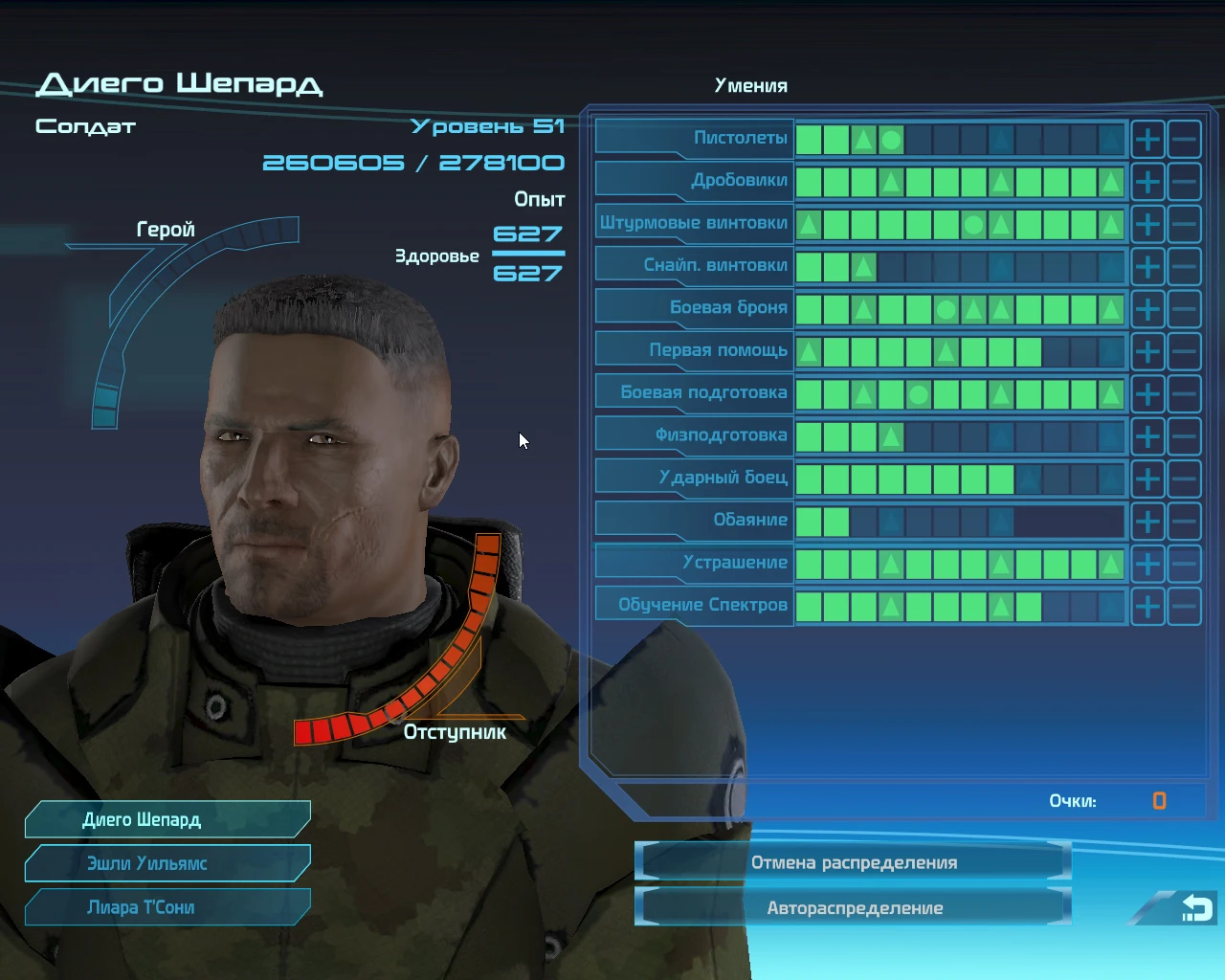Click the minus icon for Ударный боец
This screenshot has height=980, width=1225.
pos(1185,479)
